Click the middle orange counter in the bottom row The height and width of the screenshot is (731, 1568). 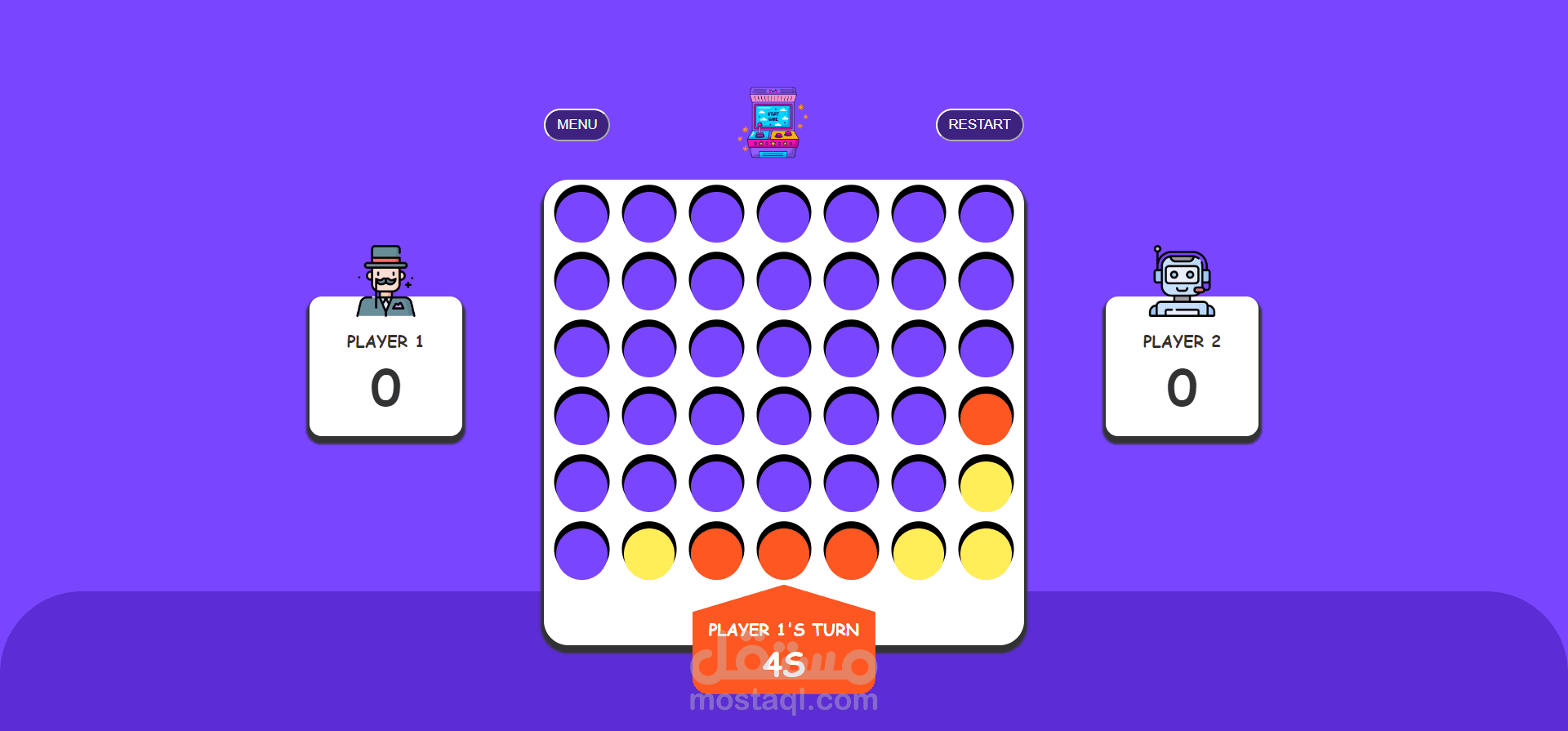click(x=783, y=552)
